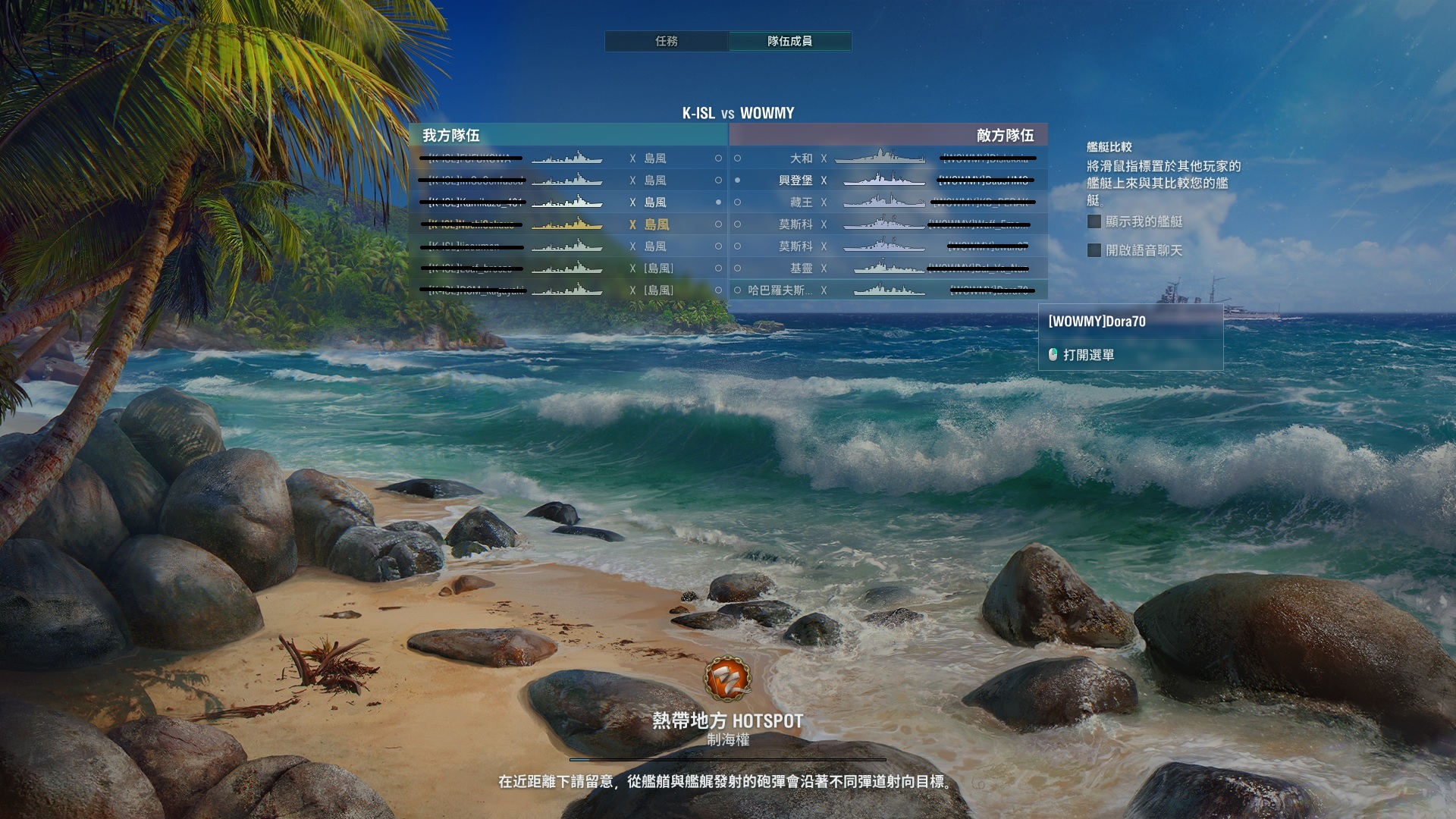Choose 打開選單 in the player popup
The width and height of the screenshot is (1456, 819).
tap(1088, 355)
